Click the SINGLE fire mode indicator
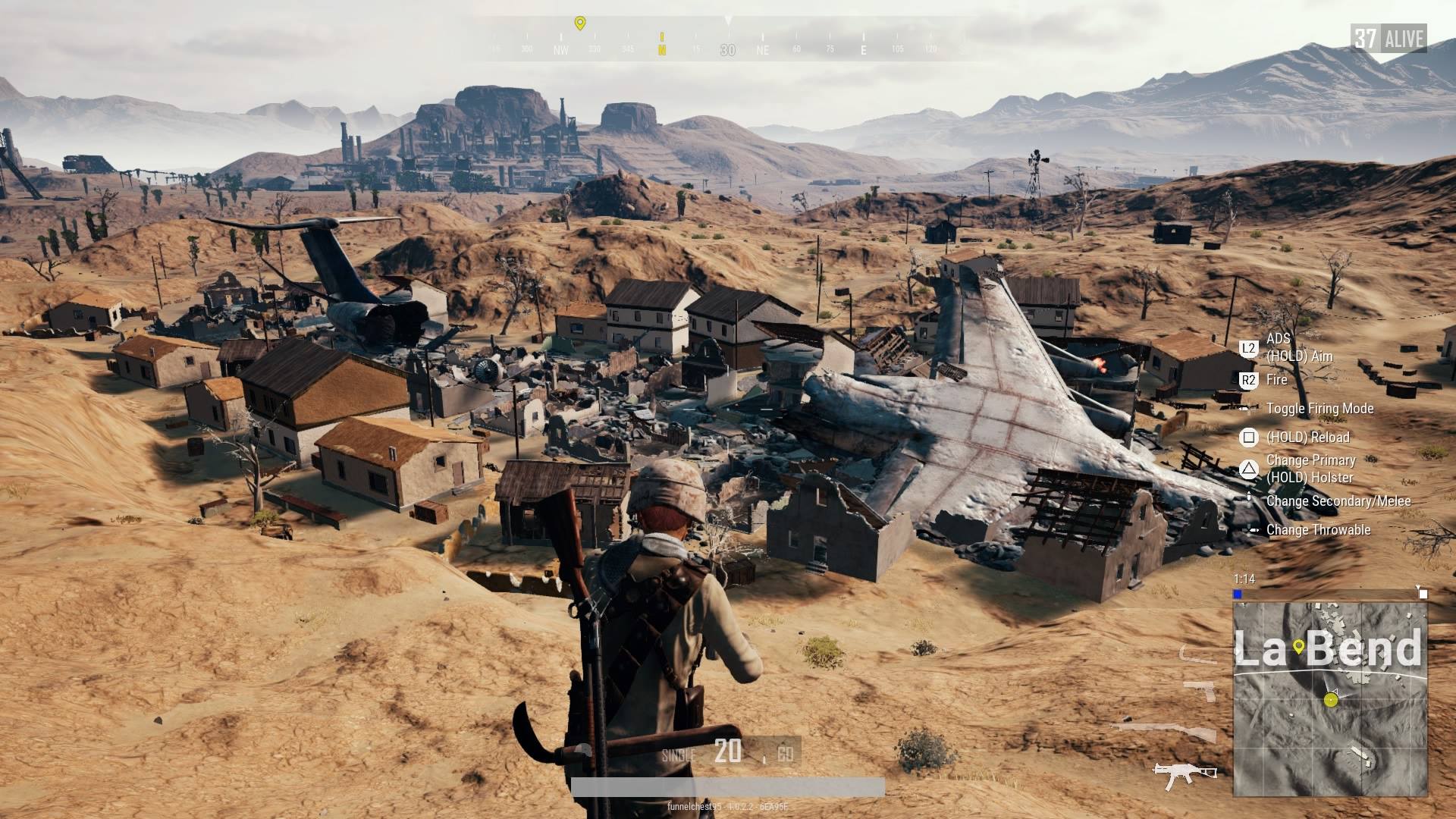This screenshot has width=1456, height=819. click(680, 754)
